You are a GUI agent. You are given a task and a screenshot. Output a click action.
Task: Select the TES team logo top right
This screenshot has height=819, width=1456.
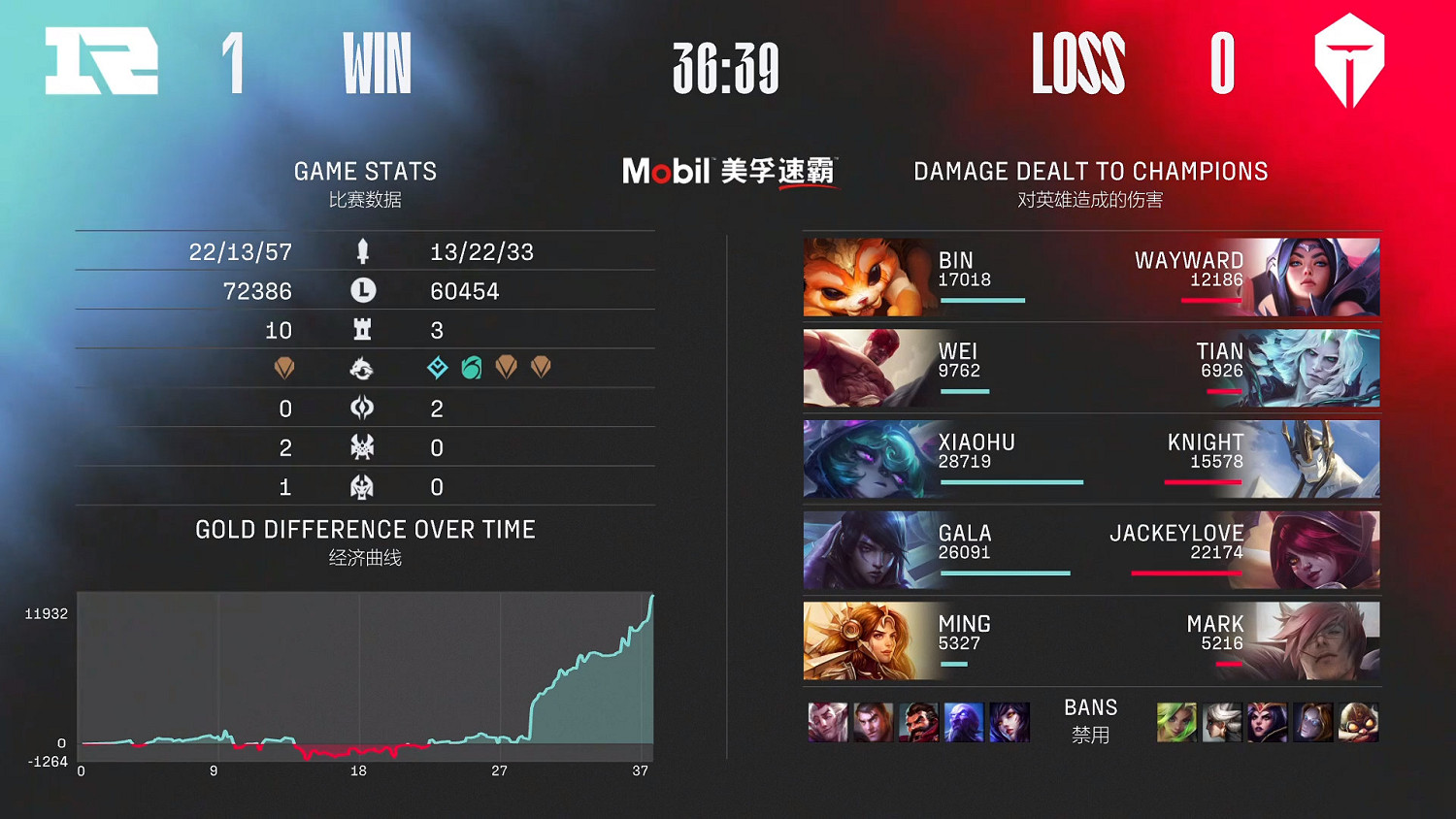(1347, 61)
